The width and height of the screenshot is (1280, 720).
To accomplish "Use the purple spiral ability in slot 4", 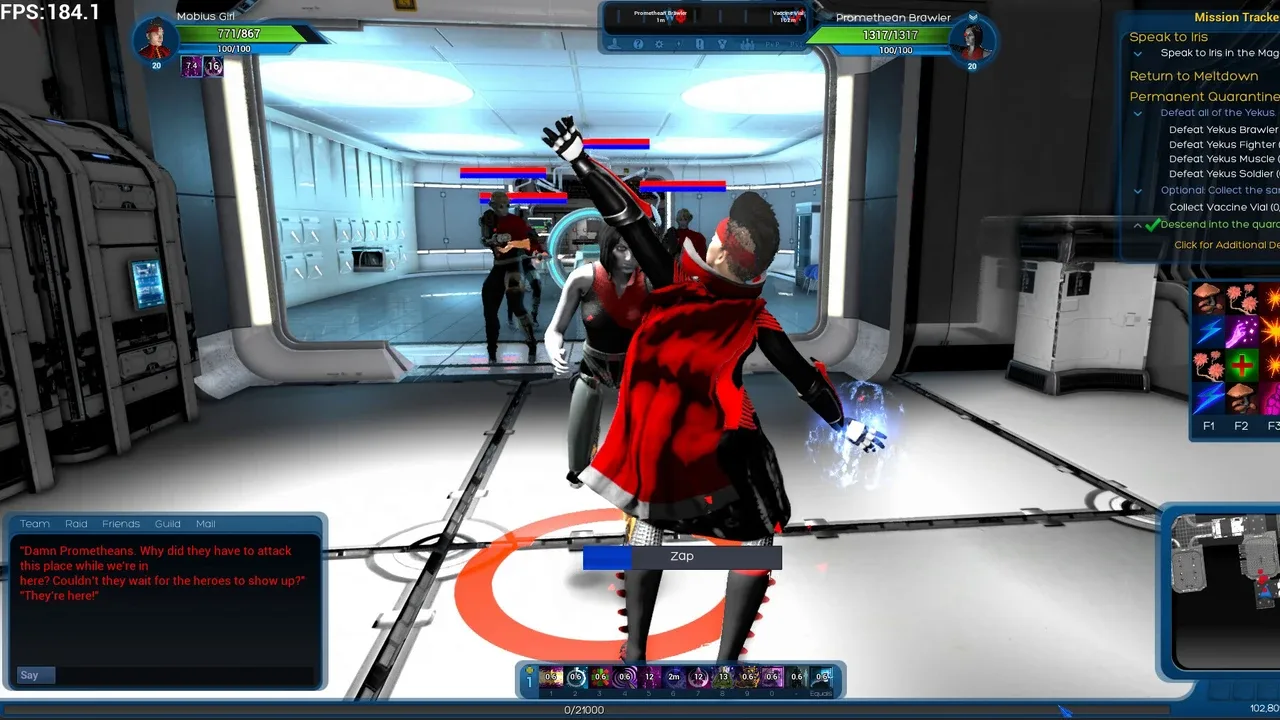I will click(625, 677).
